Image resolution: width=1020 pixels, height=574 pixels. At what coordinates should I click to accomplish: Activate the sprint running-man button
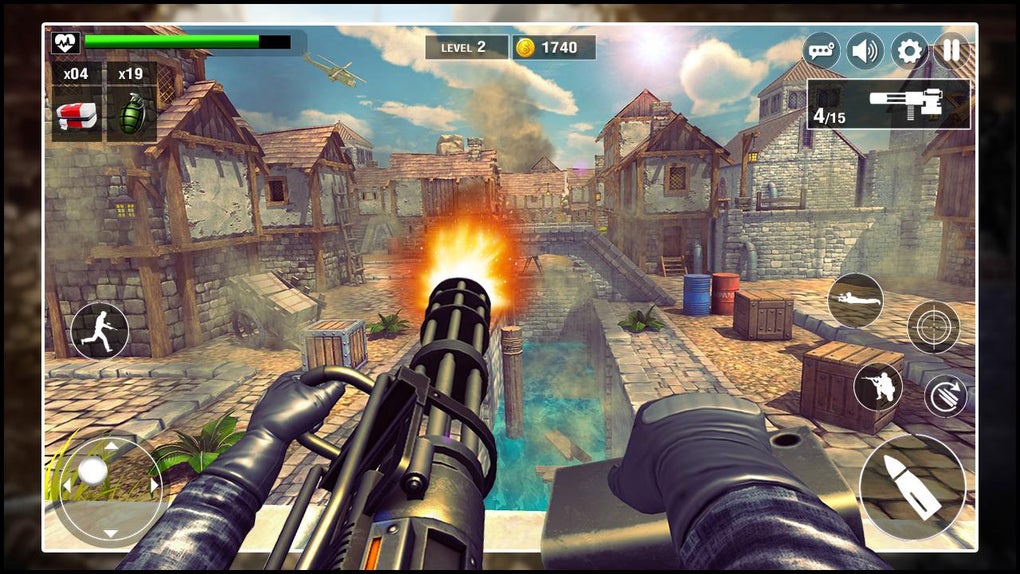point(100,331)
